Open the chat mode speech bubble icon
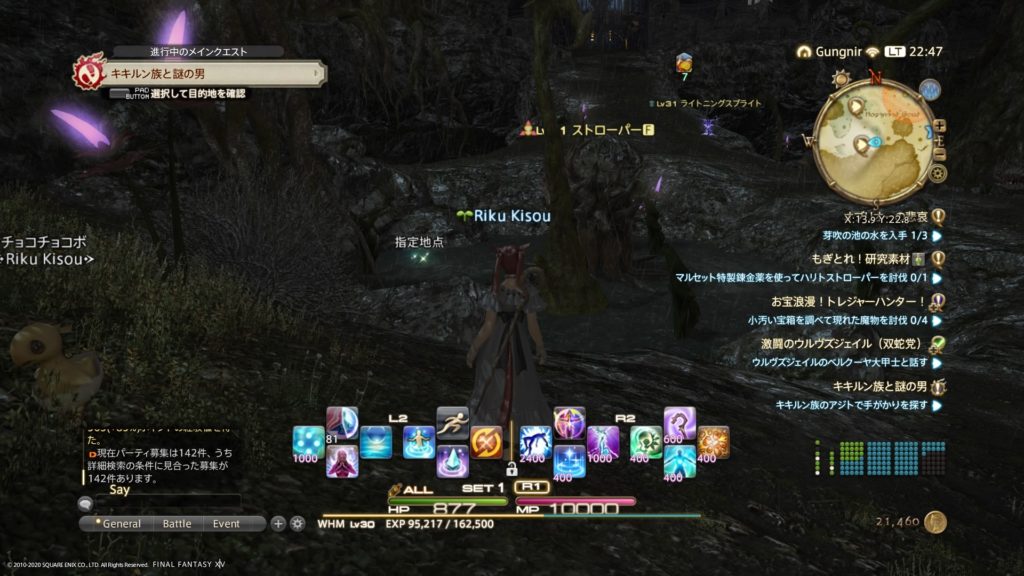Image resolution: width=1024 pixels, height=576 pixels. click(x=87, y=504)
